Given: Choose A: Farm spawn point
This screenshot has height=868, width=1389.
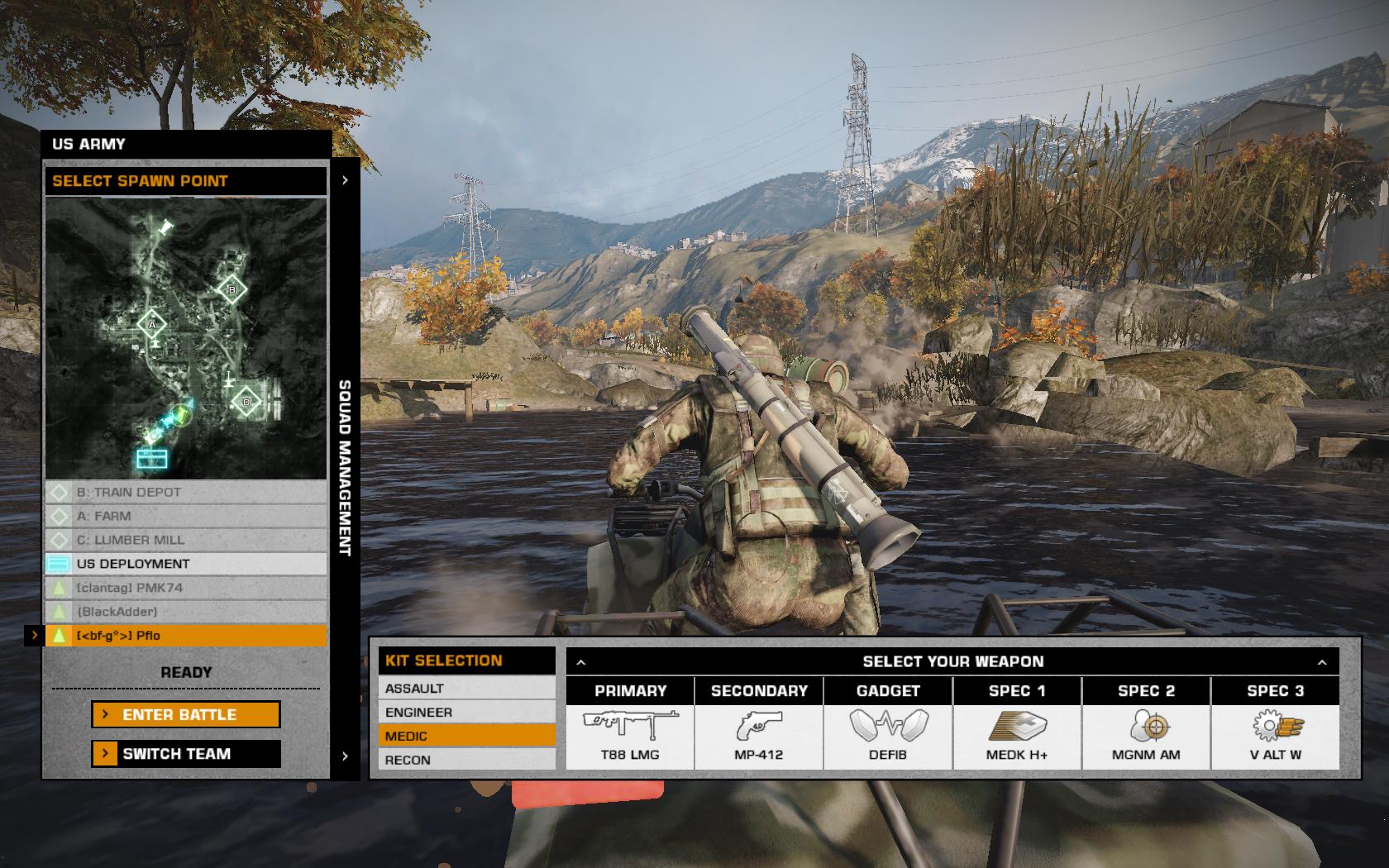Looking at the screenshot, I should tap(186, 516).
